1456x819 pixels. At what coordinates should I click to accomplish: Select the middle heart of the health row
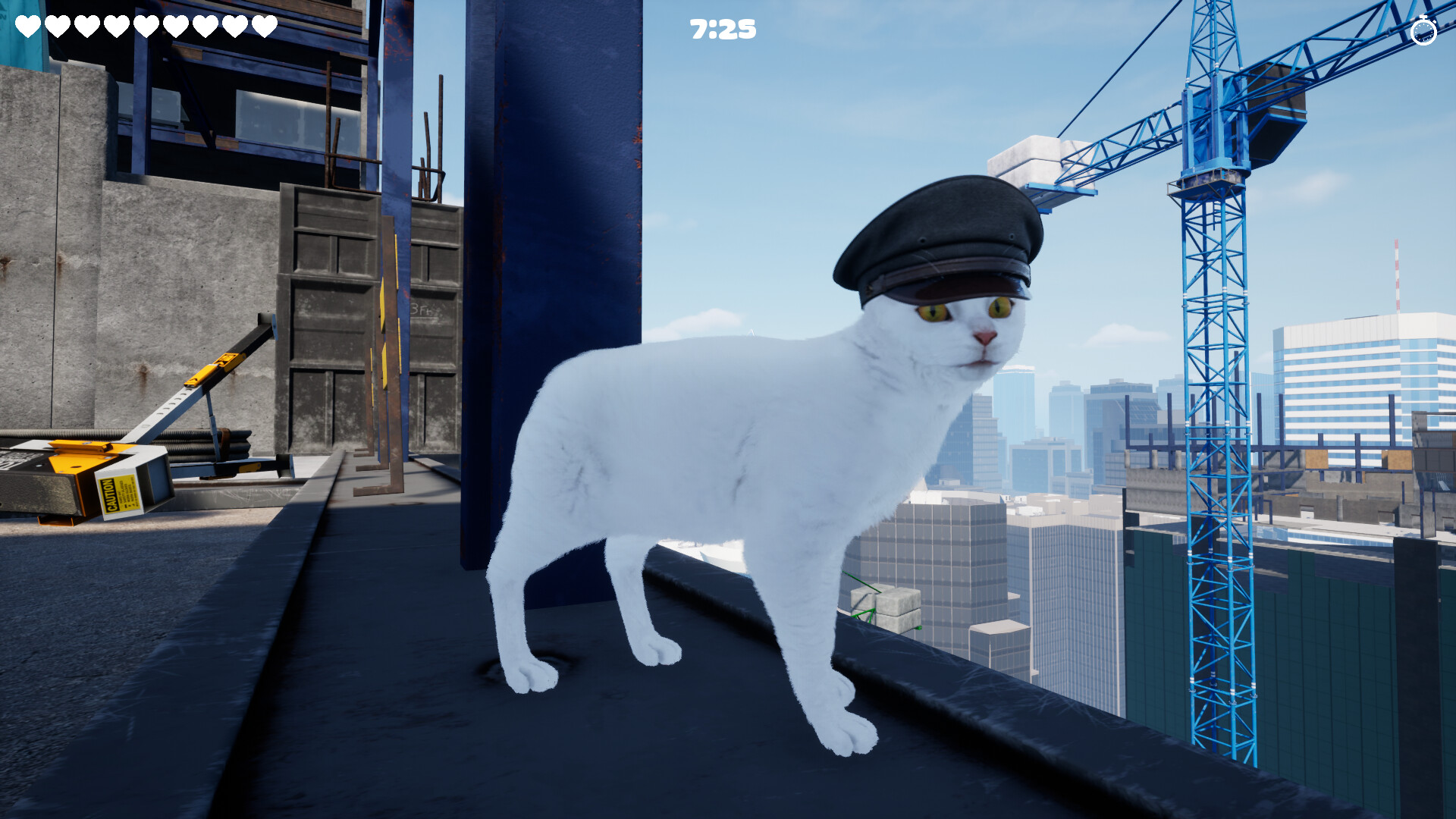point(146,26)
